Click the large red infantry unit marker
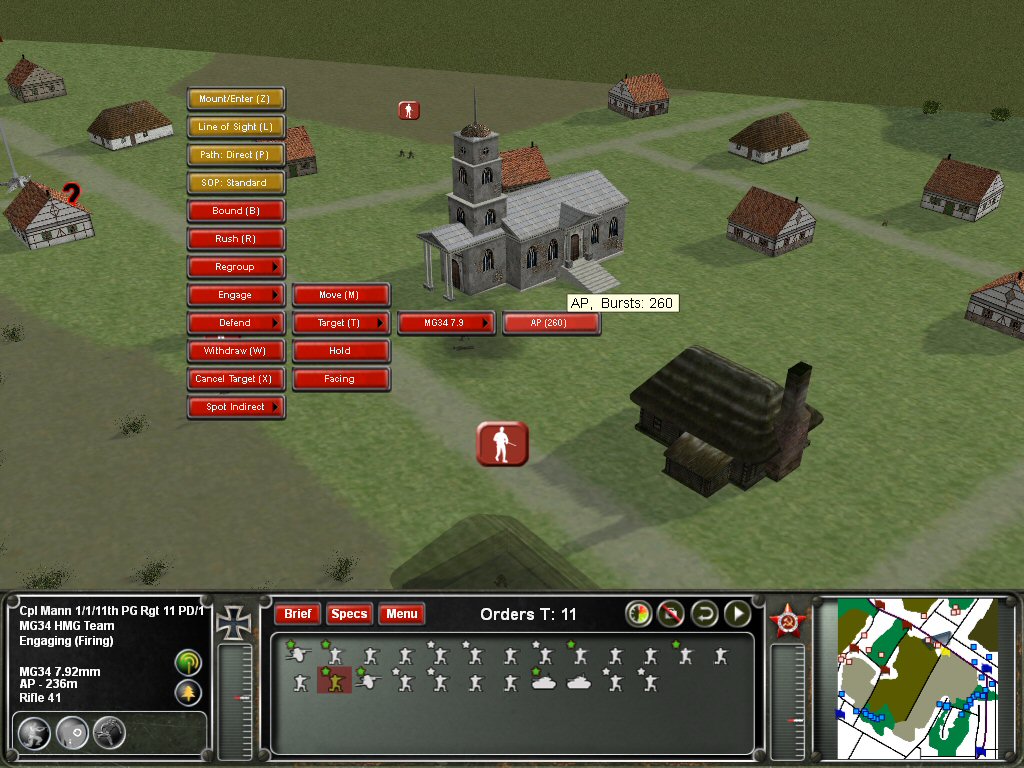 pyautogui.click(x=502, y=443)
